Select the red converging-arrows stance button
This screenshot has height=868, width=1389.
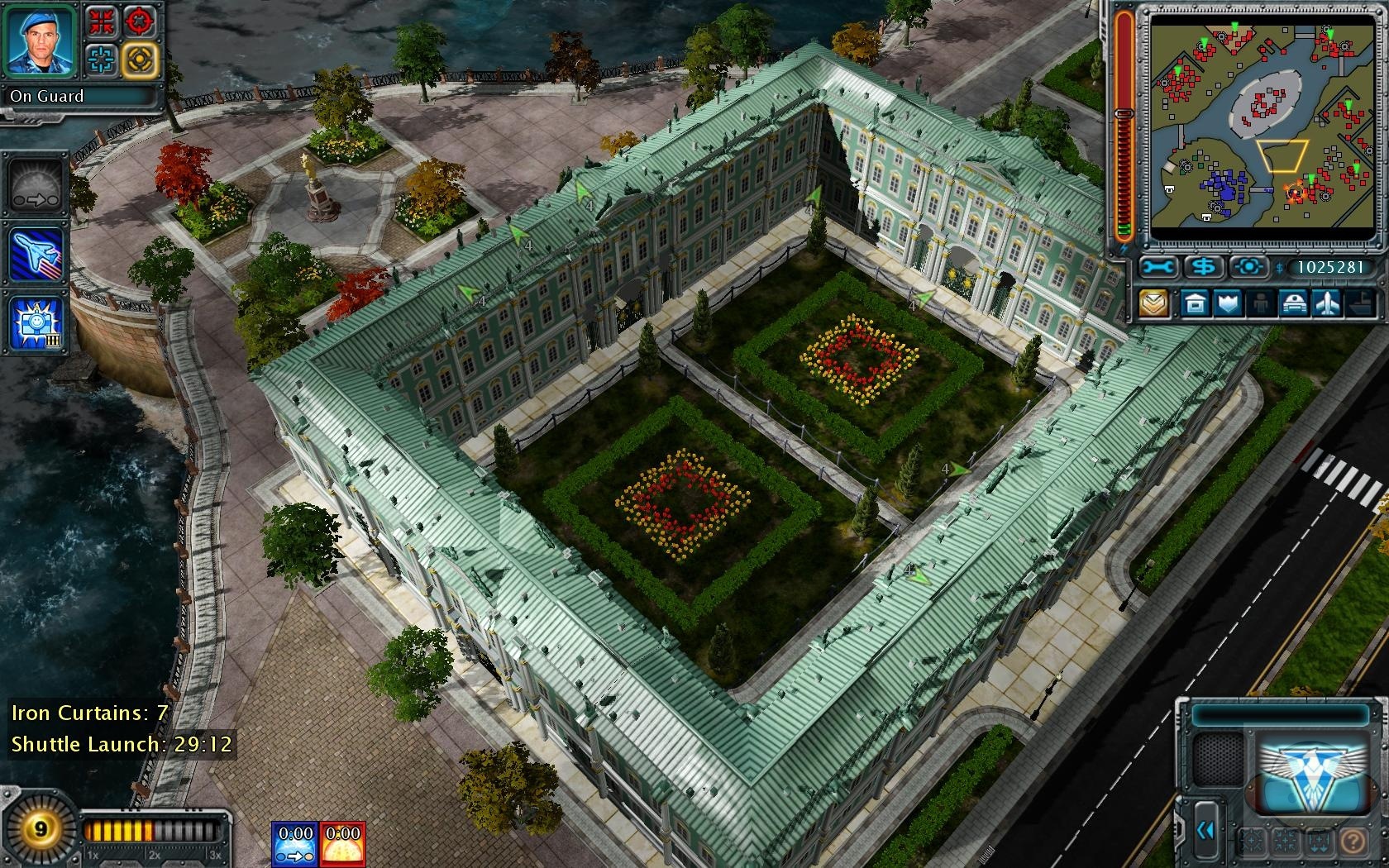pyautogui.click(x=103, y=21)
